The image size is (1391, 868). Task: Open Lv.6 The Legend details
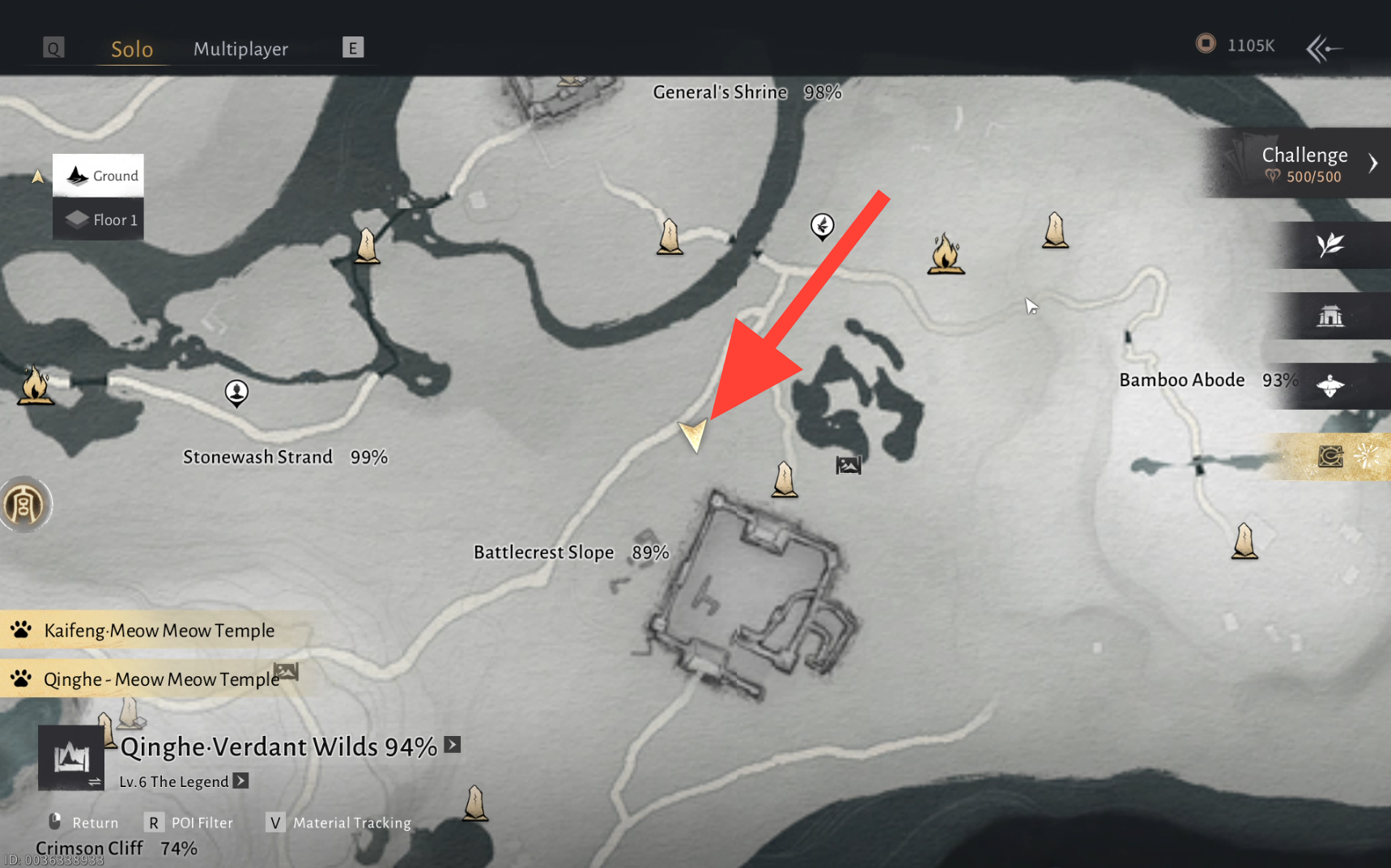click(x=240, y=781)
